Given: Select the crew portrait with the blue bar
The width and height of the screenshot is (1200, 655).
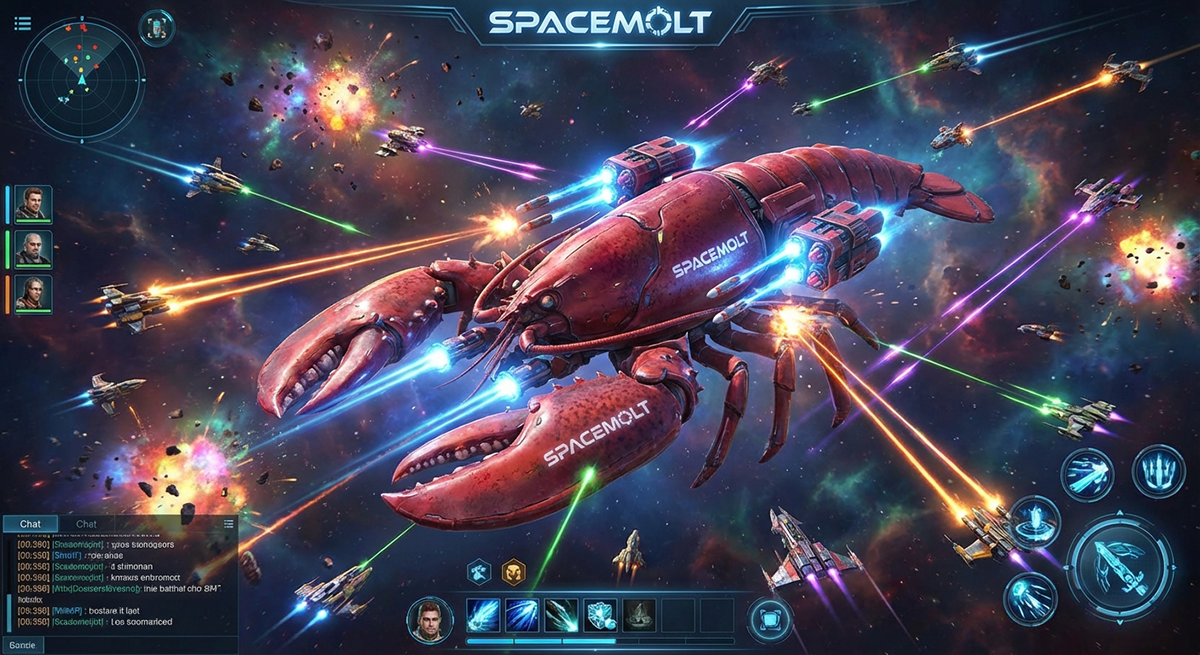Looking at the screenshot, I should click(x=34, y=203).
